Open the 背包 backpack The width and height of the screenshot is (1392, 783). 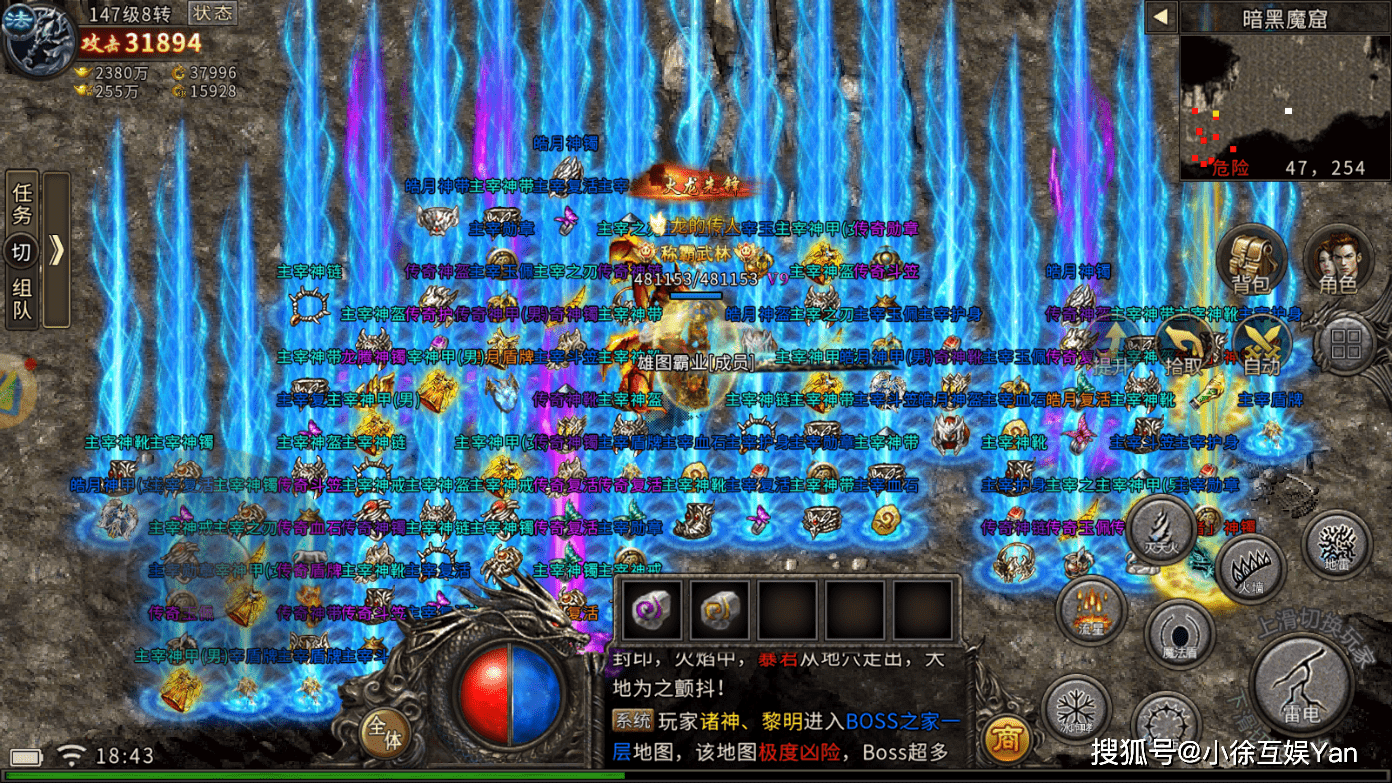1250,260
